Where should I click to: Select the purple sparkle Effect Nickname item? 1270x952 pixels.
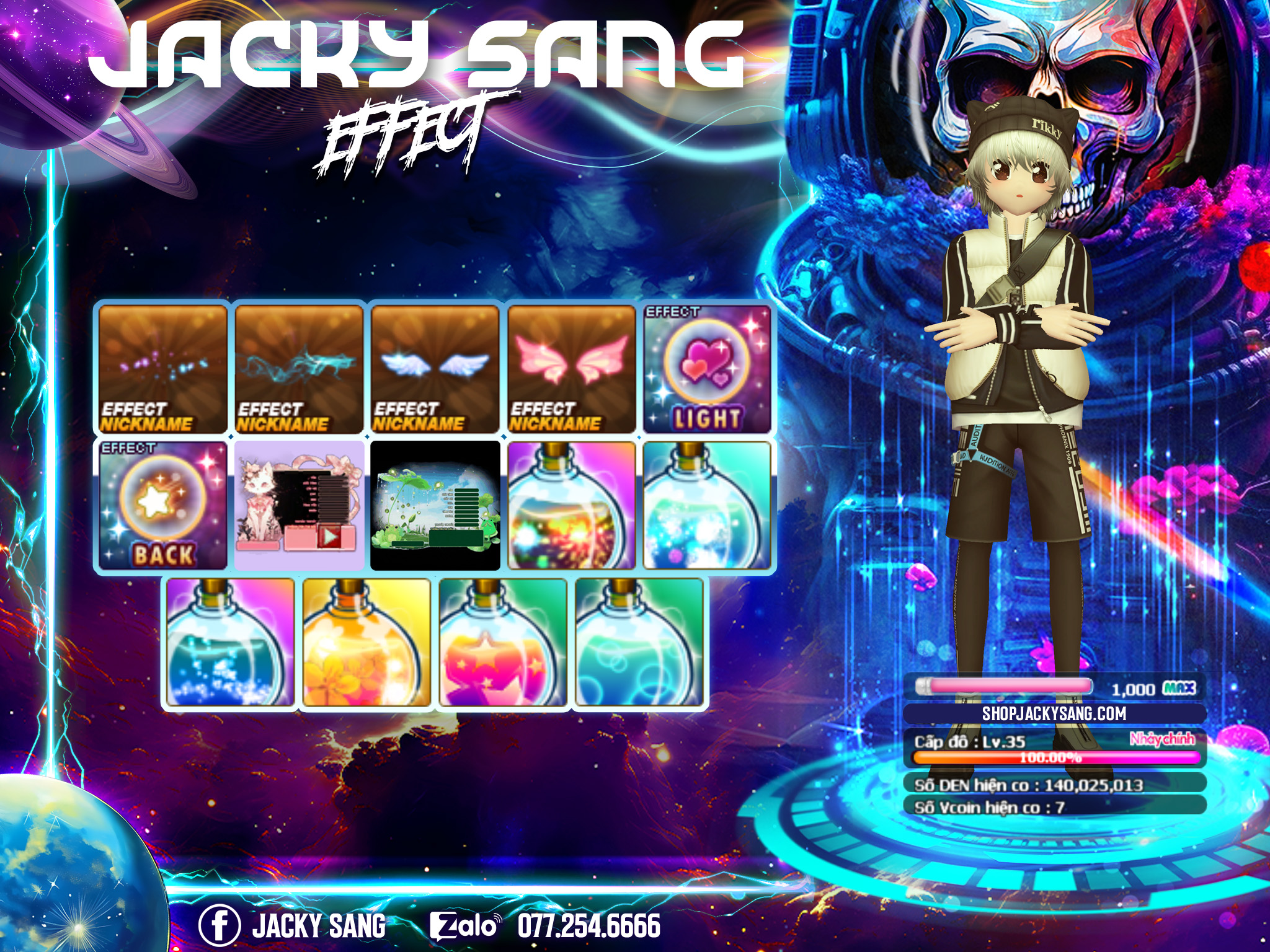pos(163,369)
